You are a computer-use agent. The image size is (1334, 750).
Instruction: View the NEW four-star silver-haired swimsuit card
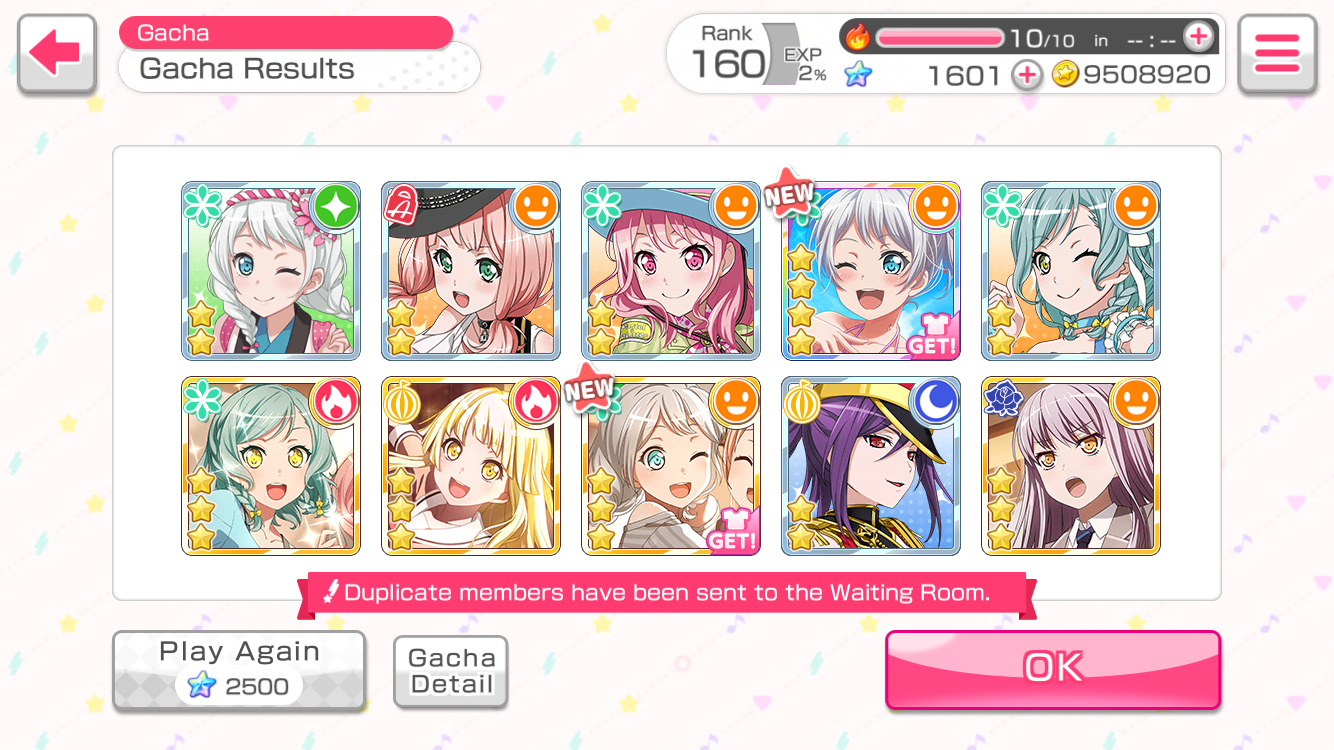pos(870,271)
